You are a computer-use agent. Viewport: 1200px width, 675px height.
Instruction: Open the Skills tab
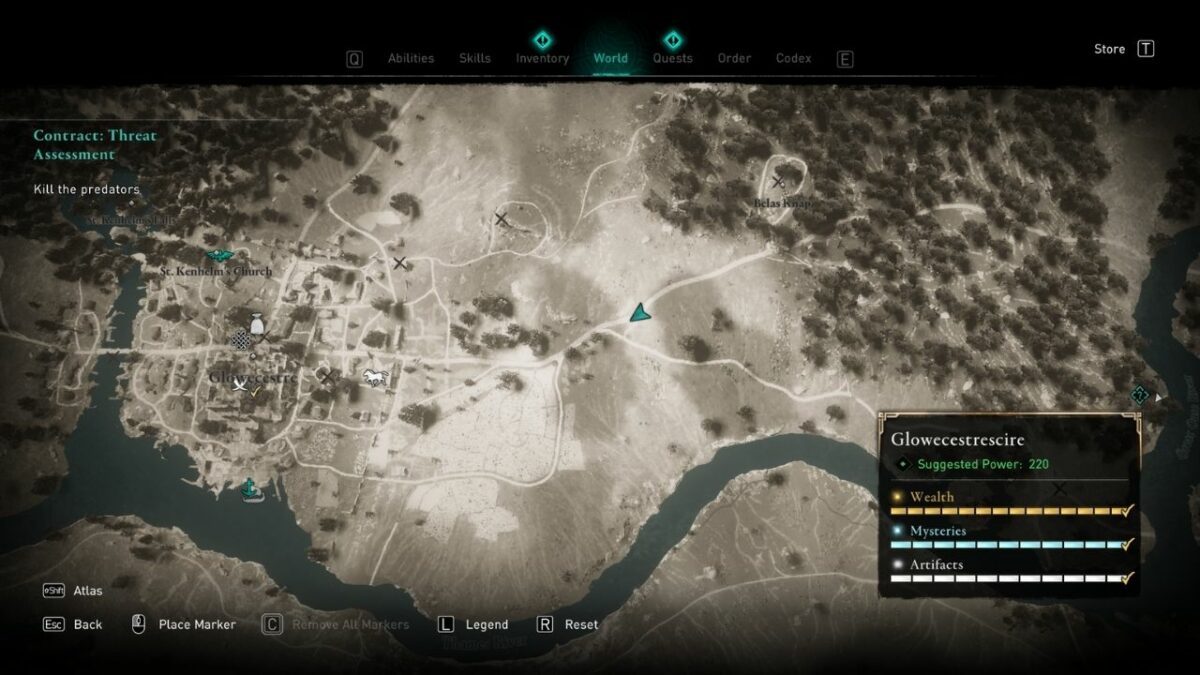point(474,58)
